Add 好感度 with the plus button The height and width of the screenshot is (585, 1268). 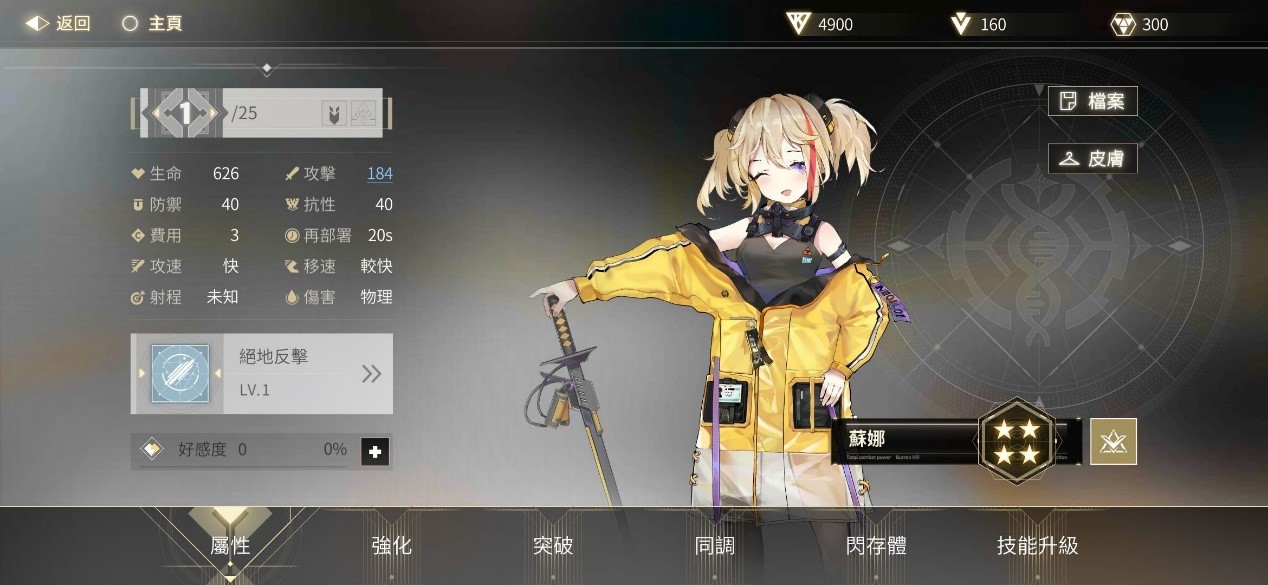pyautogui.click(x=375, y=452)
